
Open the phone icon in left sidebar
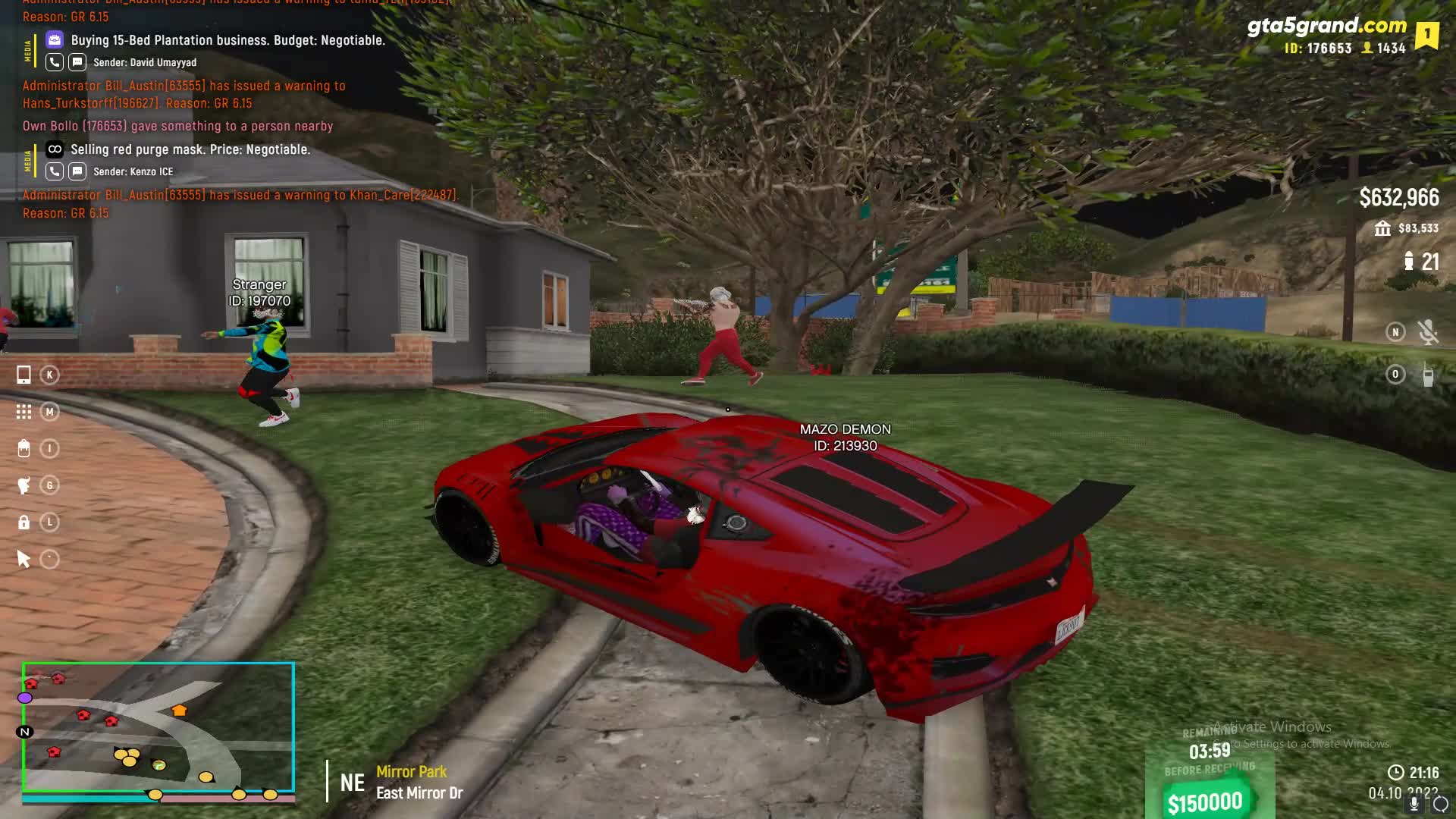click(x=24, y=375)
